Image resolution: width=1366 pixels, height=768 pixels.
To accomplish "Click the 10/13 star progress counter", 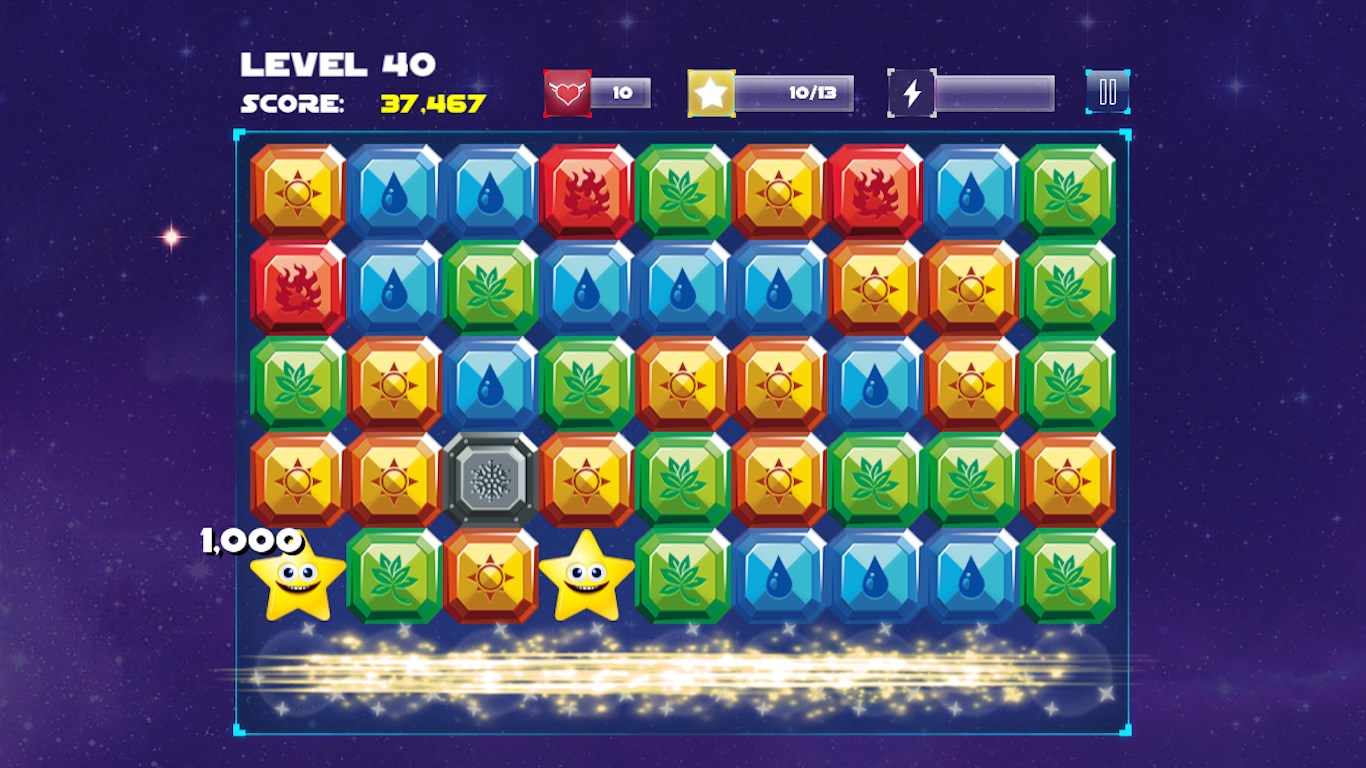I will coord(815,92).
